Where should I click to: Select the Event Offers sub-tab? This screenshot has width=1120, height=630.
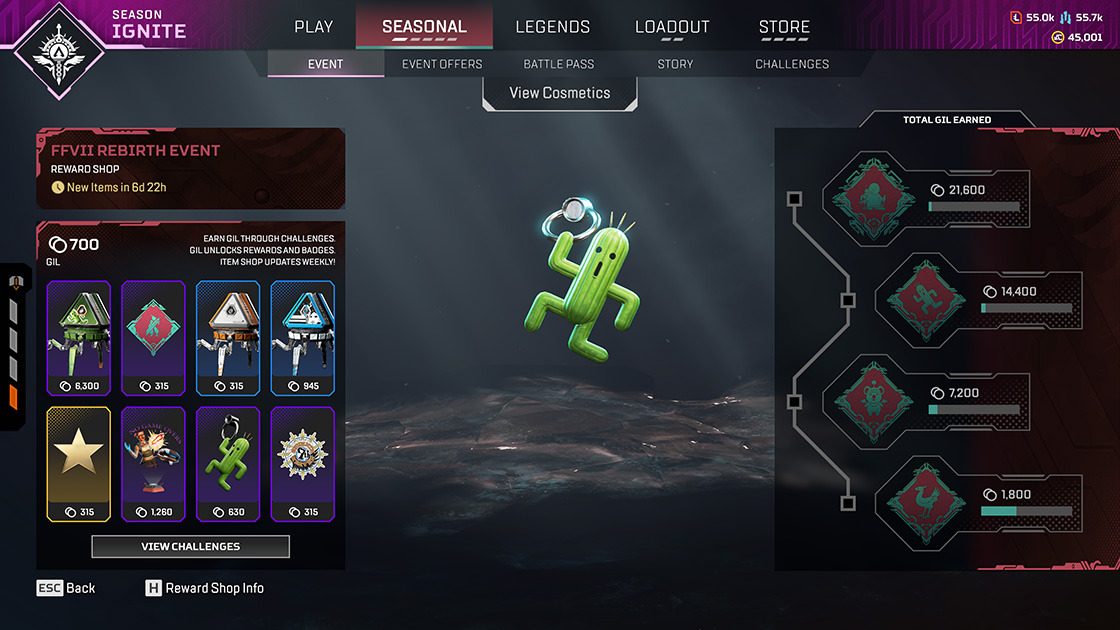442,64
